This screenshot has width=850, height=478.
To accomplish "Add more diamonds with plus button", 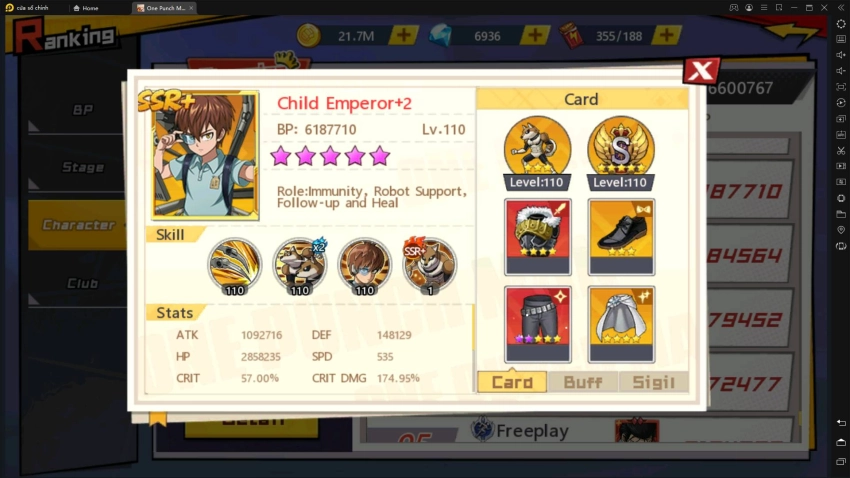I will point(535,35).
